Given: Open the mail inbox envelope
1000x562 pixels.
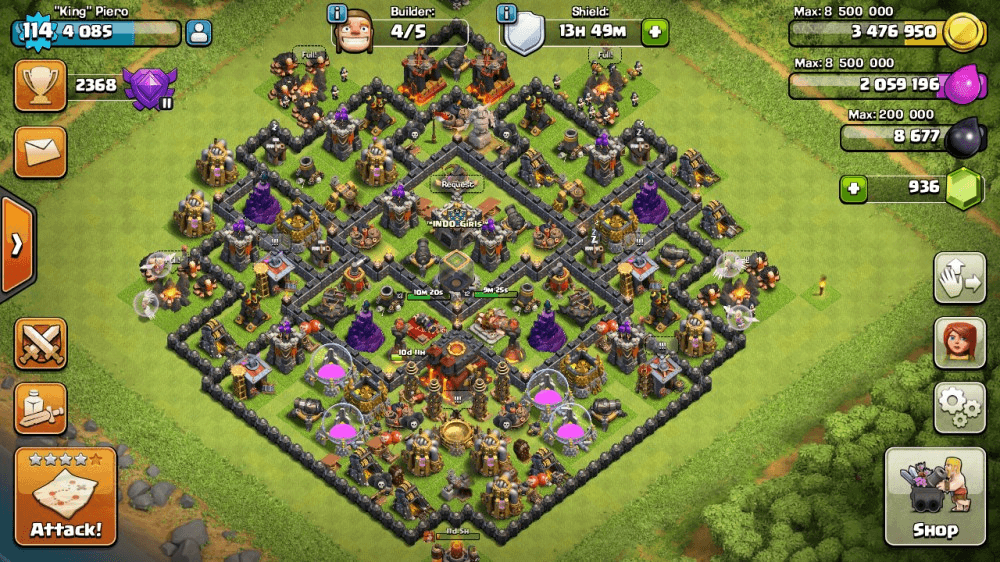Looking at the screenshot, I should pos(41,152).
